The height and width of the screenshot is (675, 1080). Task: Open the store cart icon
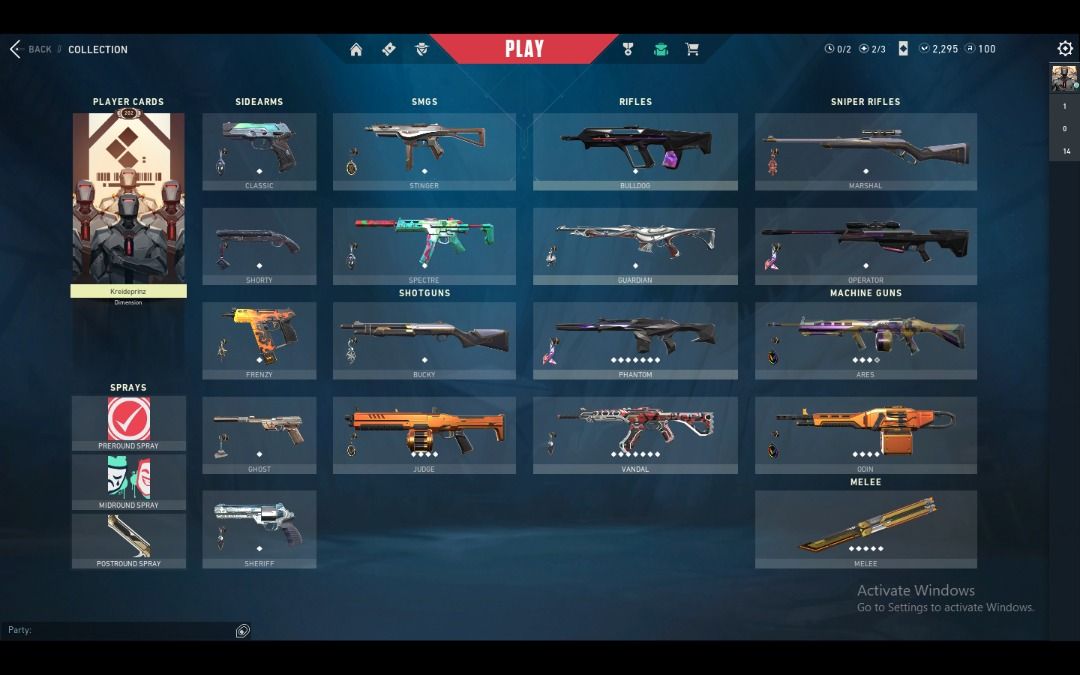692,49
